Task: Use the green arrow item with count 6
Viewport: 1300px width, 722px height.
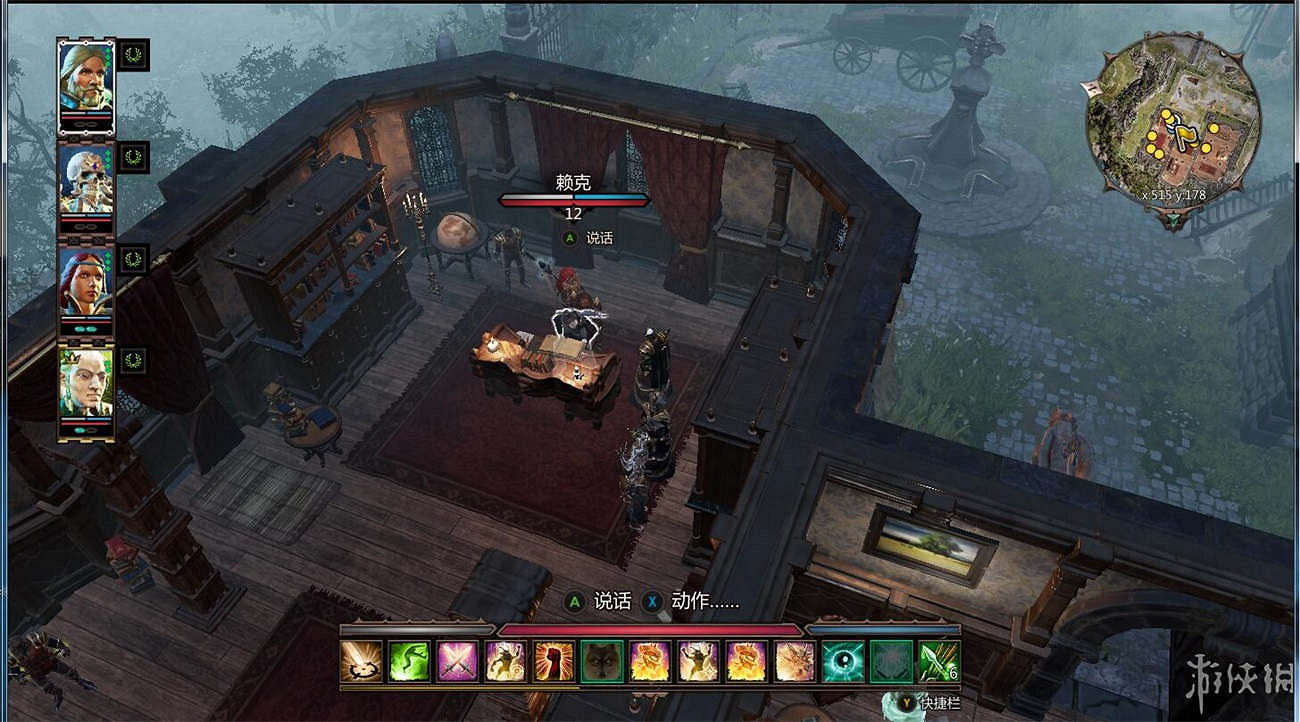Action: [938, 661]
